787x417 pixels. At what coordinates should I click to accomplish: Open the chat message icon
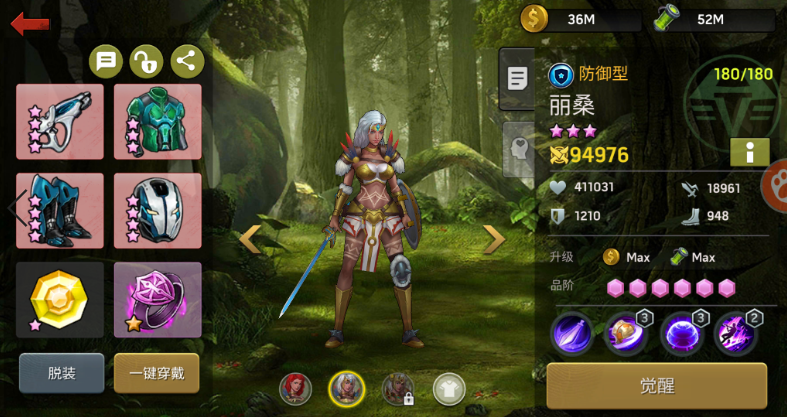[106, 62]
